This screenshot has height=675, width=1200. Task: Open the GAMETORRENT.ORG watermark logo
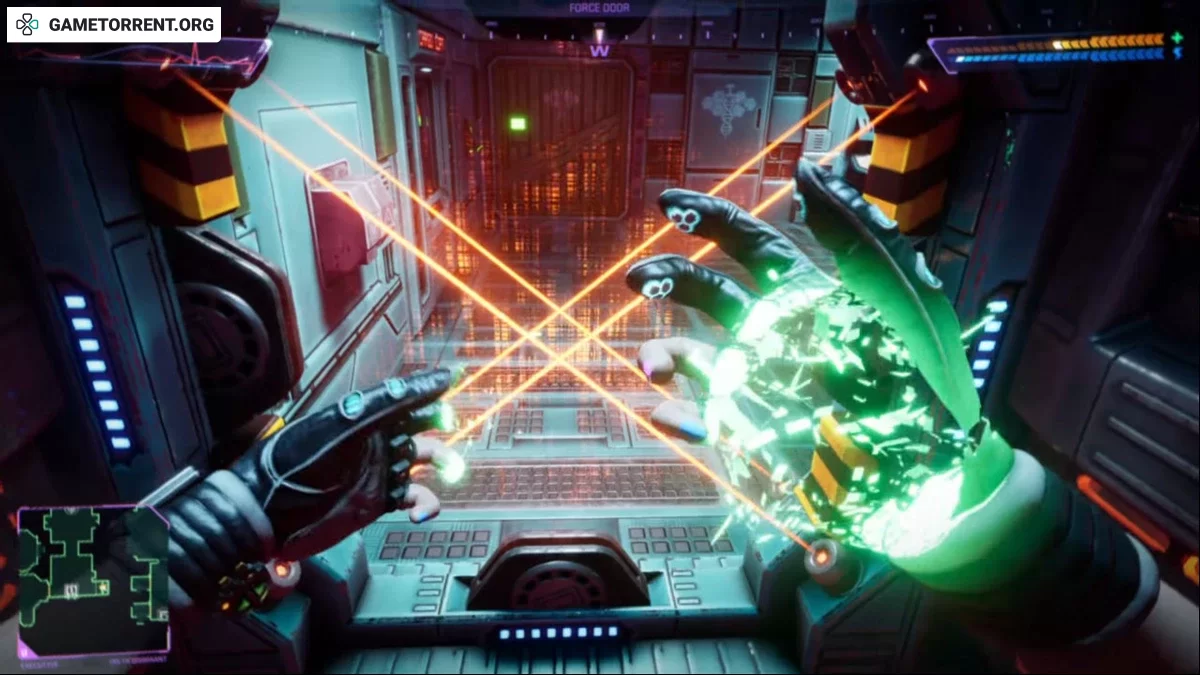pyautogui.click(x=114, y=24)
